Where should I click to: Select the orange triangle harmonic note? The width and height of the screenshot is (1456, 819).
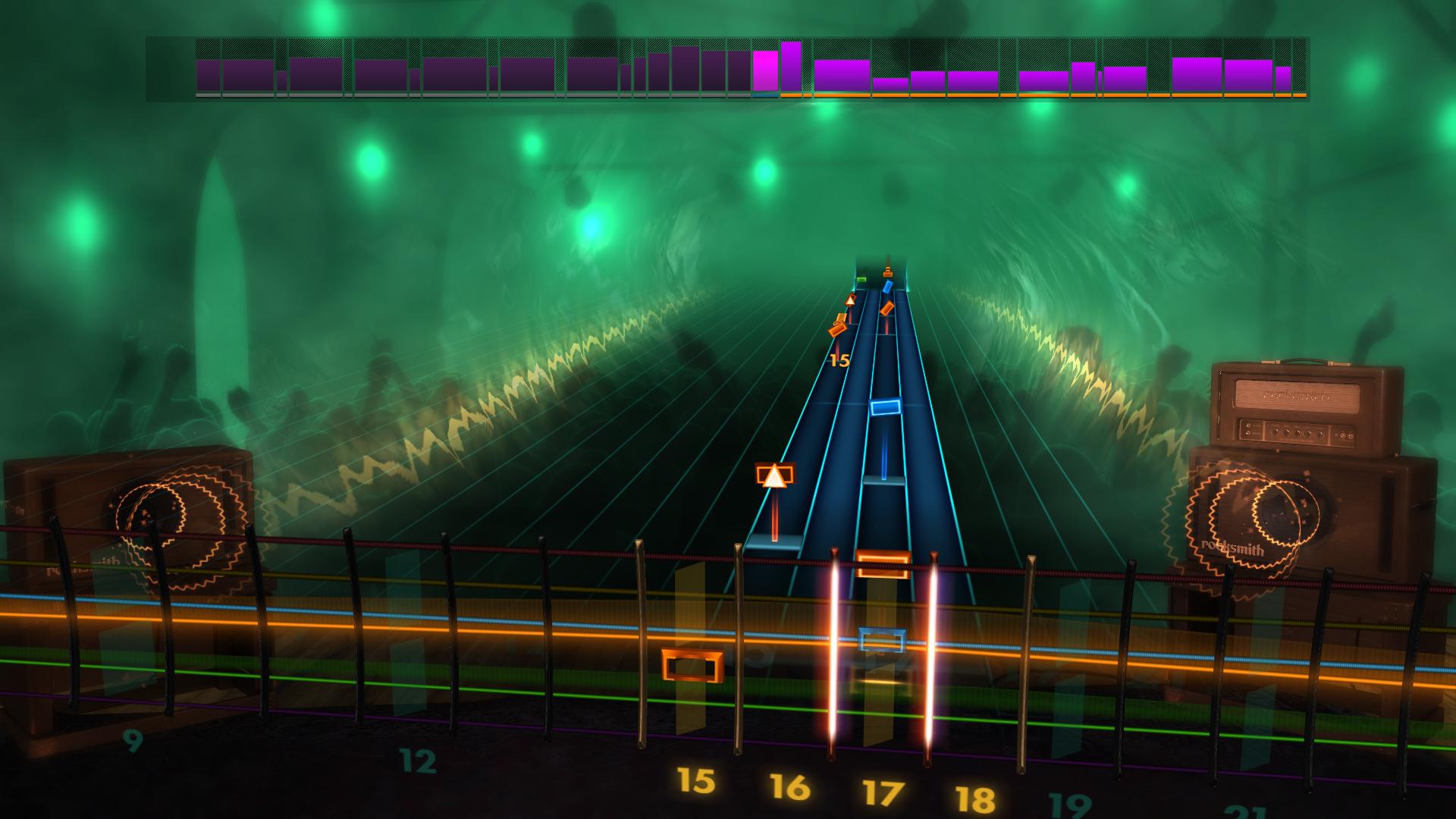click(775, 475)
